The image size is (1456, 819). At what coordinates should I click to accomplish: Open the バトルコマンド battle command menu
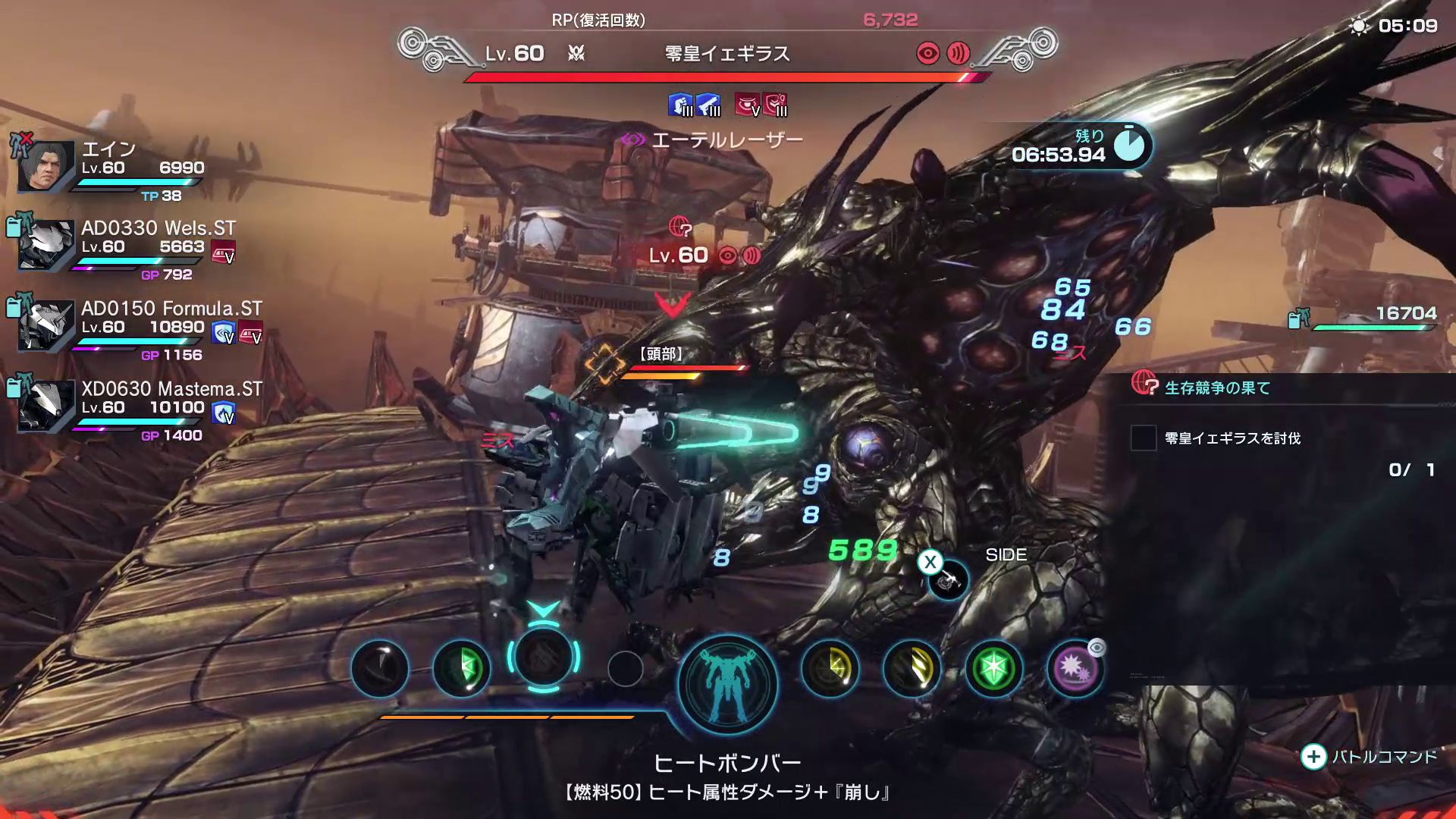(x=1370, y=757)
